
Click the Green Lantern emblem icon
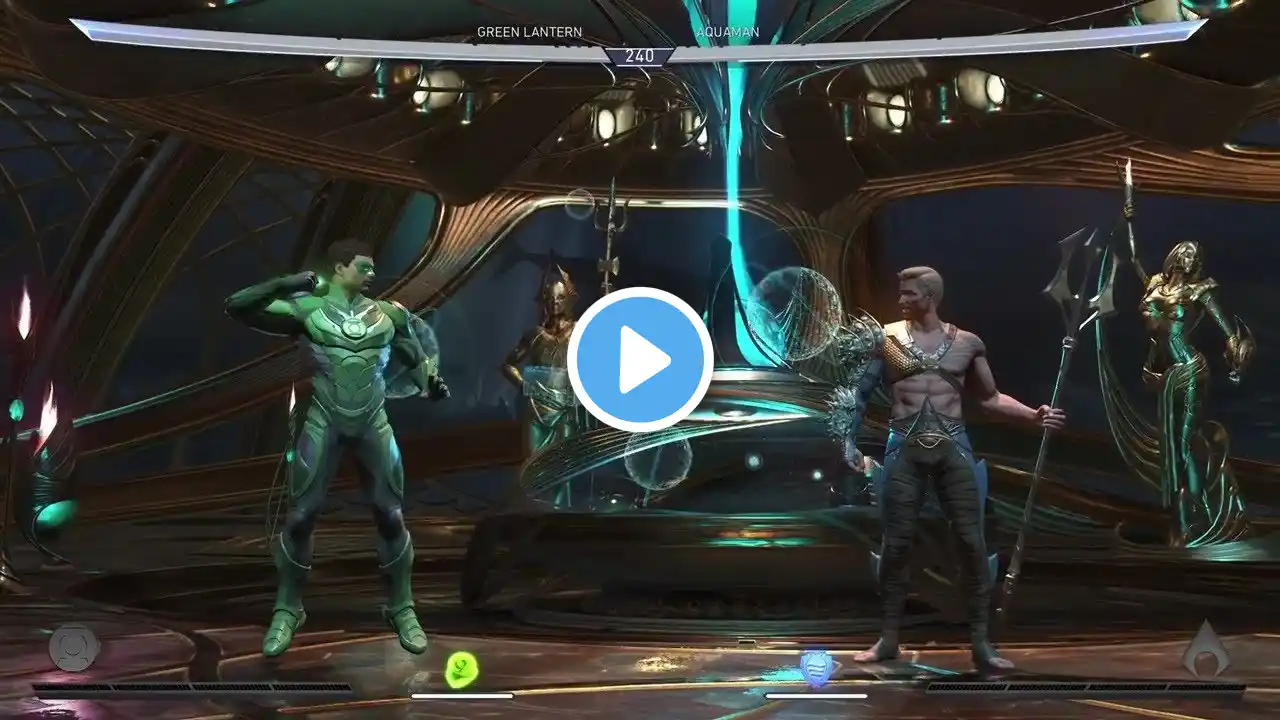tap(74, 647)
